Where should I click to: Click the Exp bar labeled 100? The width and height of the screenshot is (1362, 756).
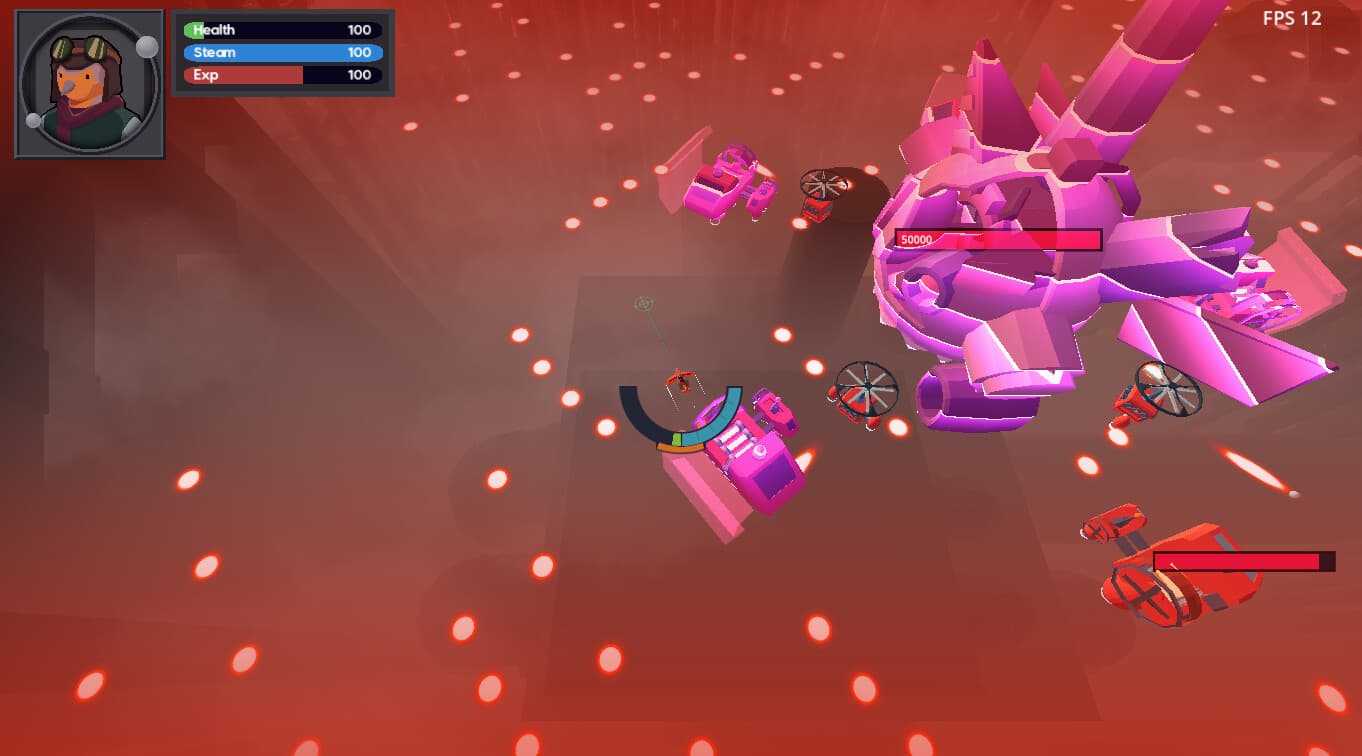281,75
